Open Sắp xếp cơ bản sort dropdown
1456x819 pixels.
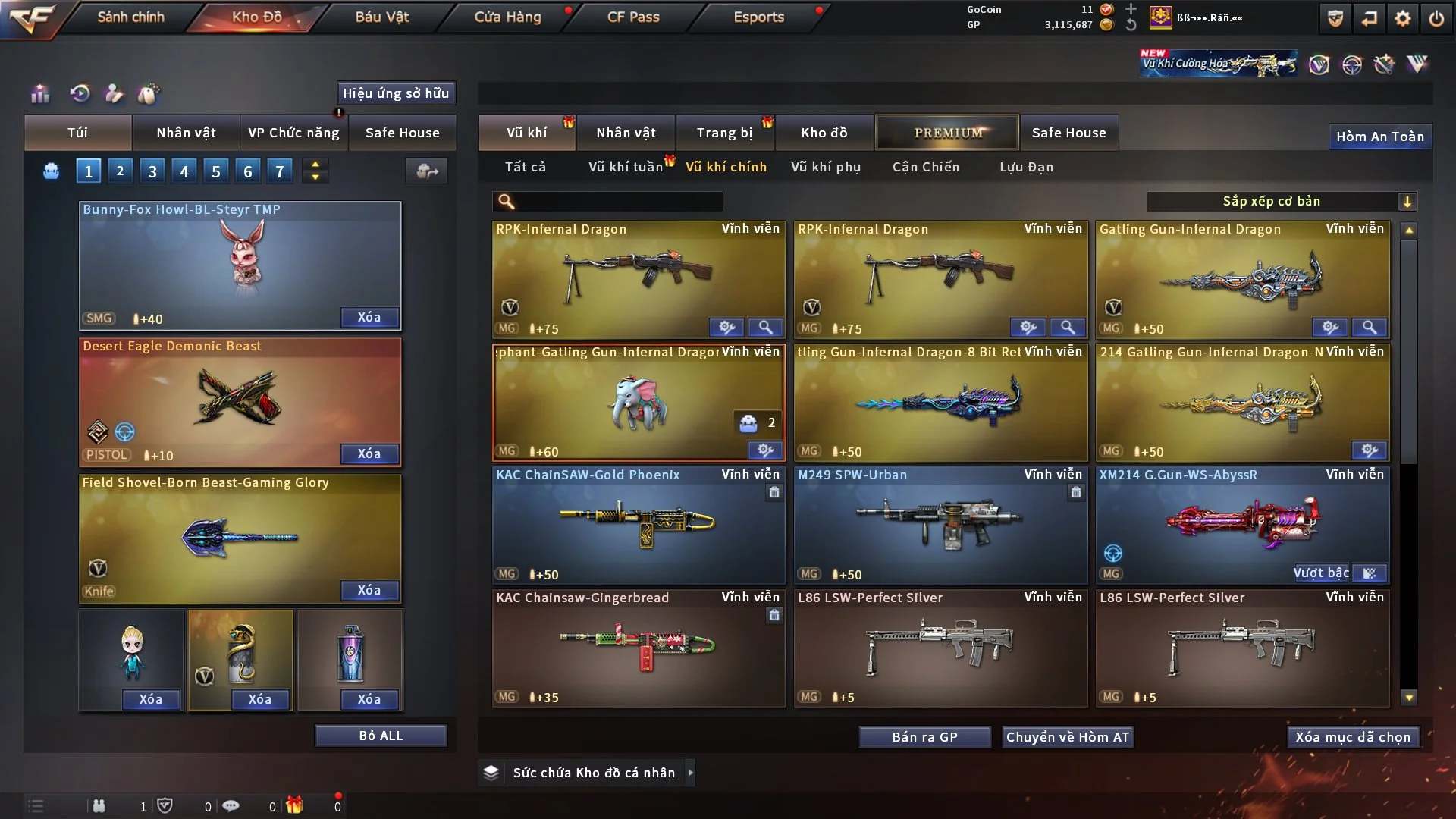click(x=1281, y=201)
